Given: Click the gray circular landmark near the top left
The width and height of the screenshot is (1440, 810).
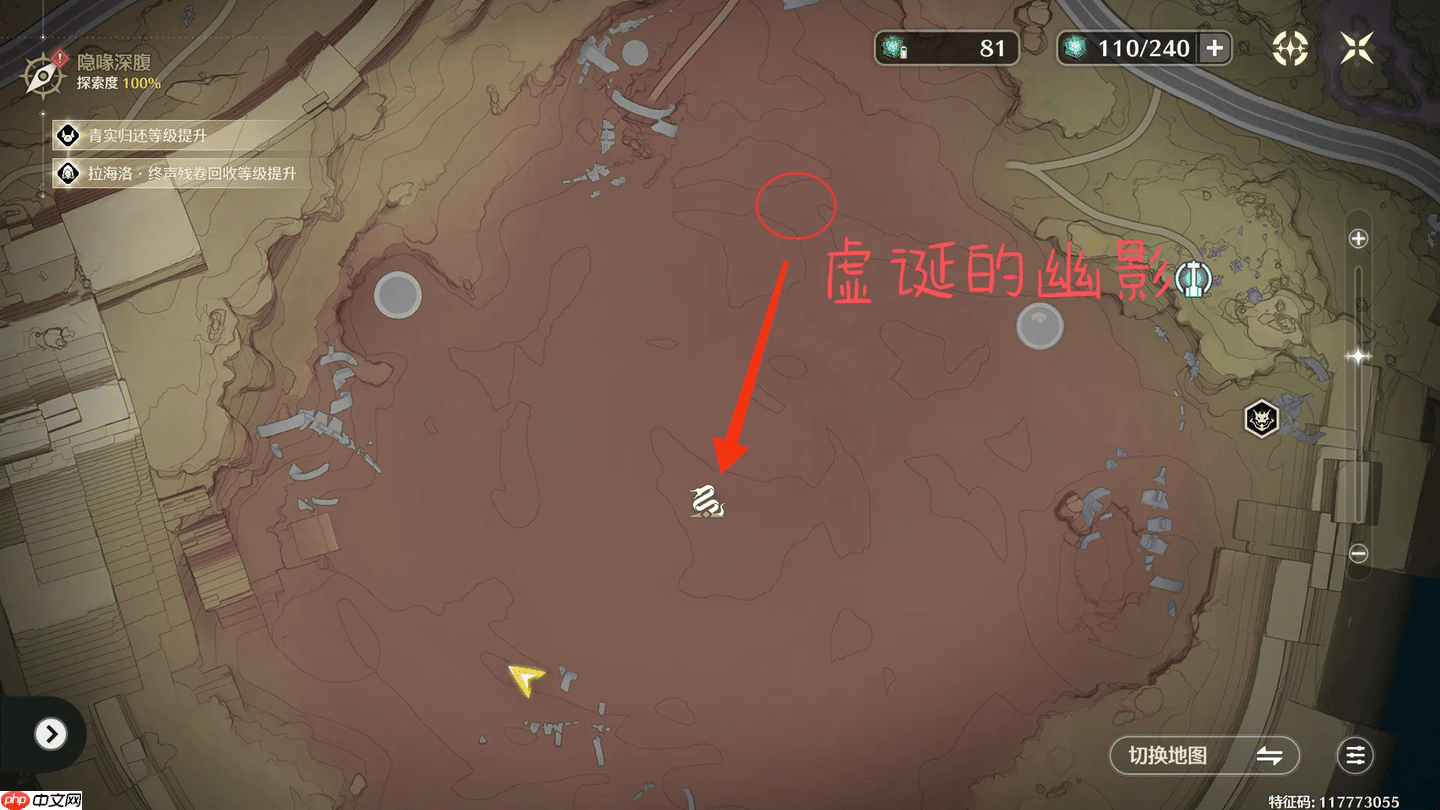Looking at the screenshot, I should pyautogui.click(x=399, y=293).
